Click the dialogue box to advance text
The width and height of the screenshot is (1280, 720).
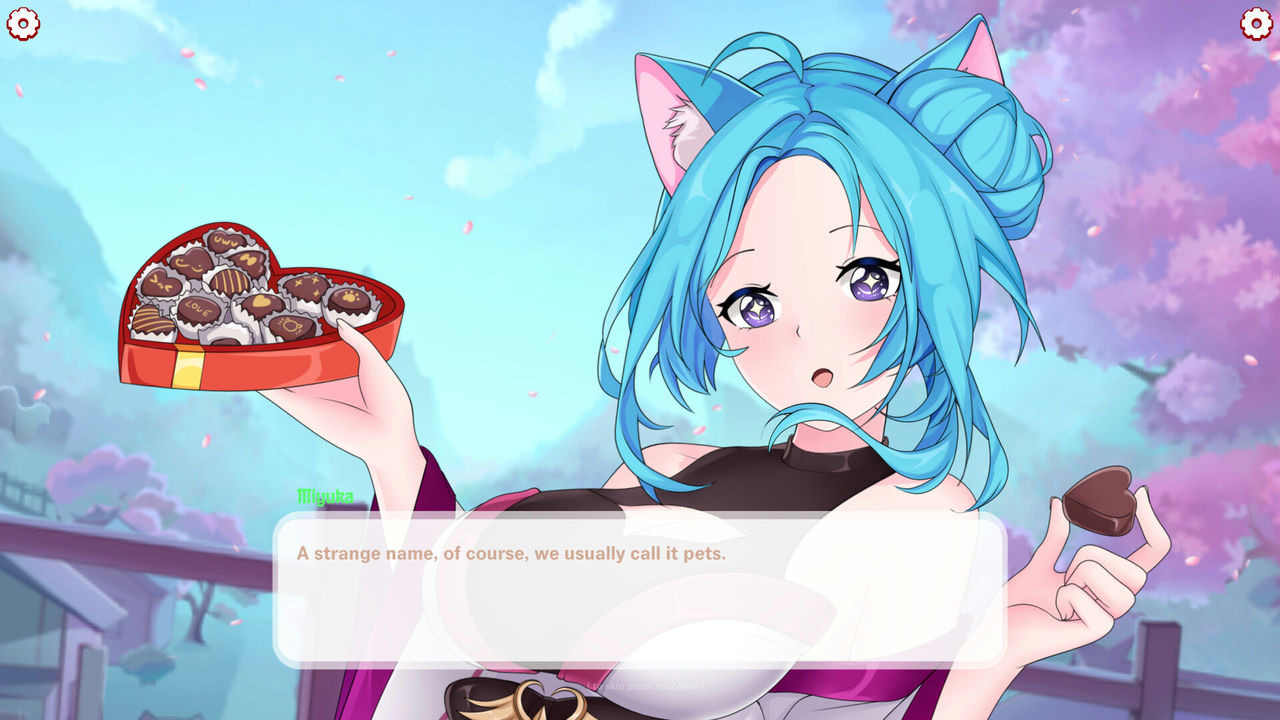(x=640, y=590)
